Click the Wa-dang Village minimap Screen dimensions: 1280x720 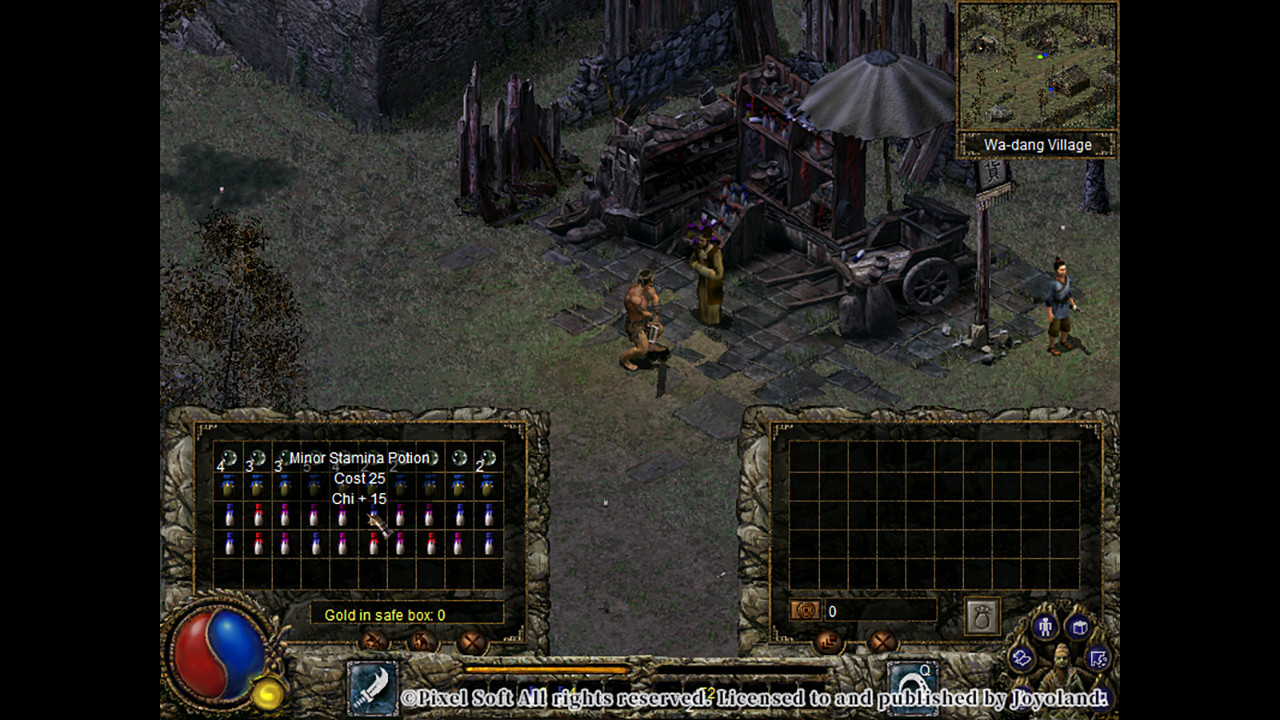point(1037,67)
